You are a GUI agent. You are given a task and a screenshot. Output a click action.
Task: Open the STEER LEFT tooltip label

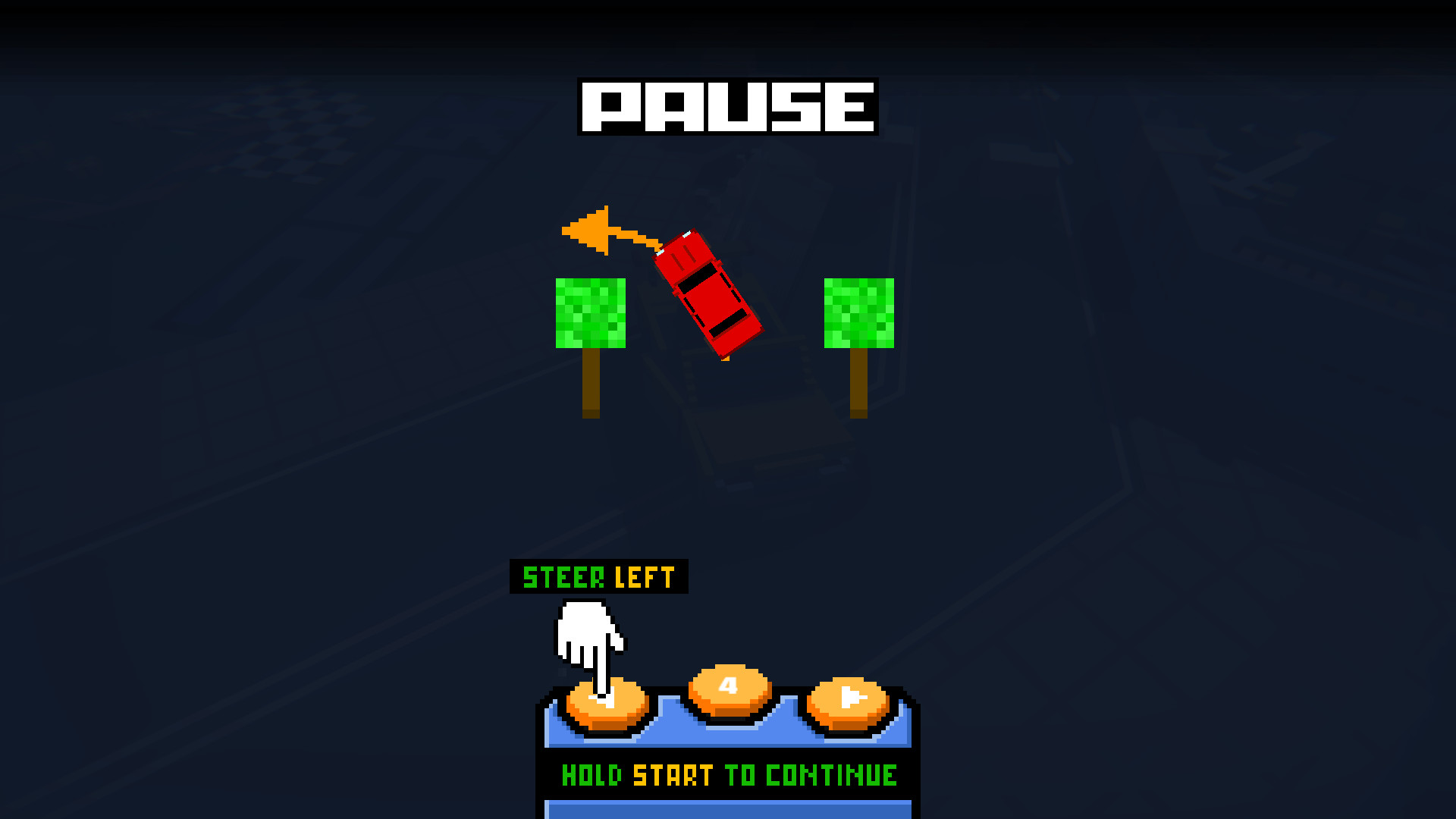tap(597, 576)
